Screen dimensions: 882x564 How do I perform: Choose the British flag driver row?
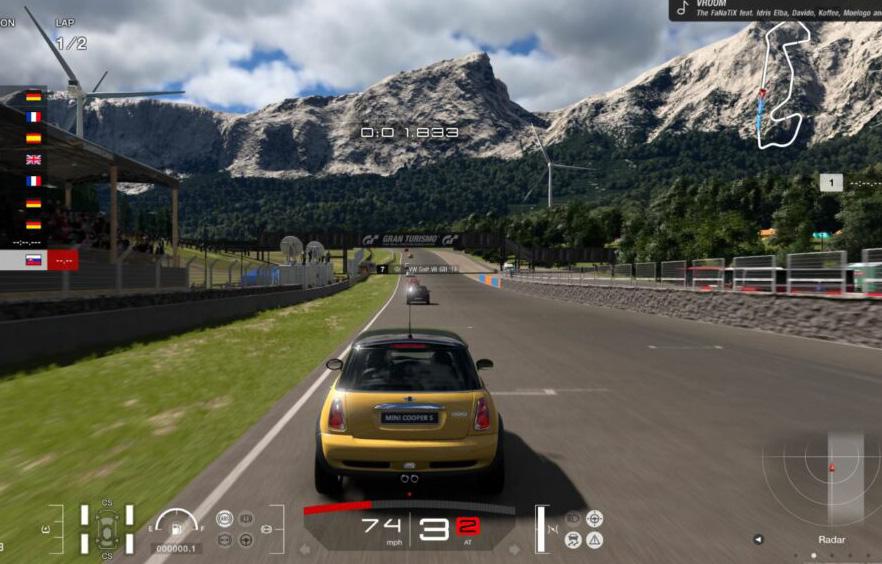[34, 159]
